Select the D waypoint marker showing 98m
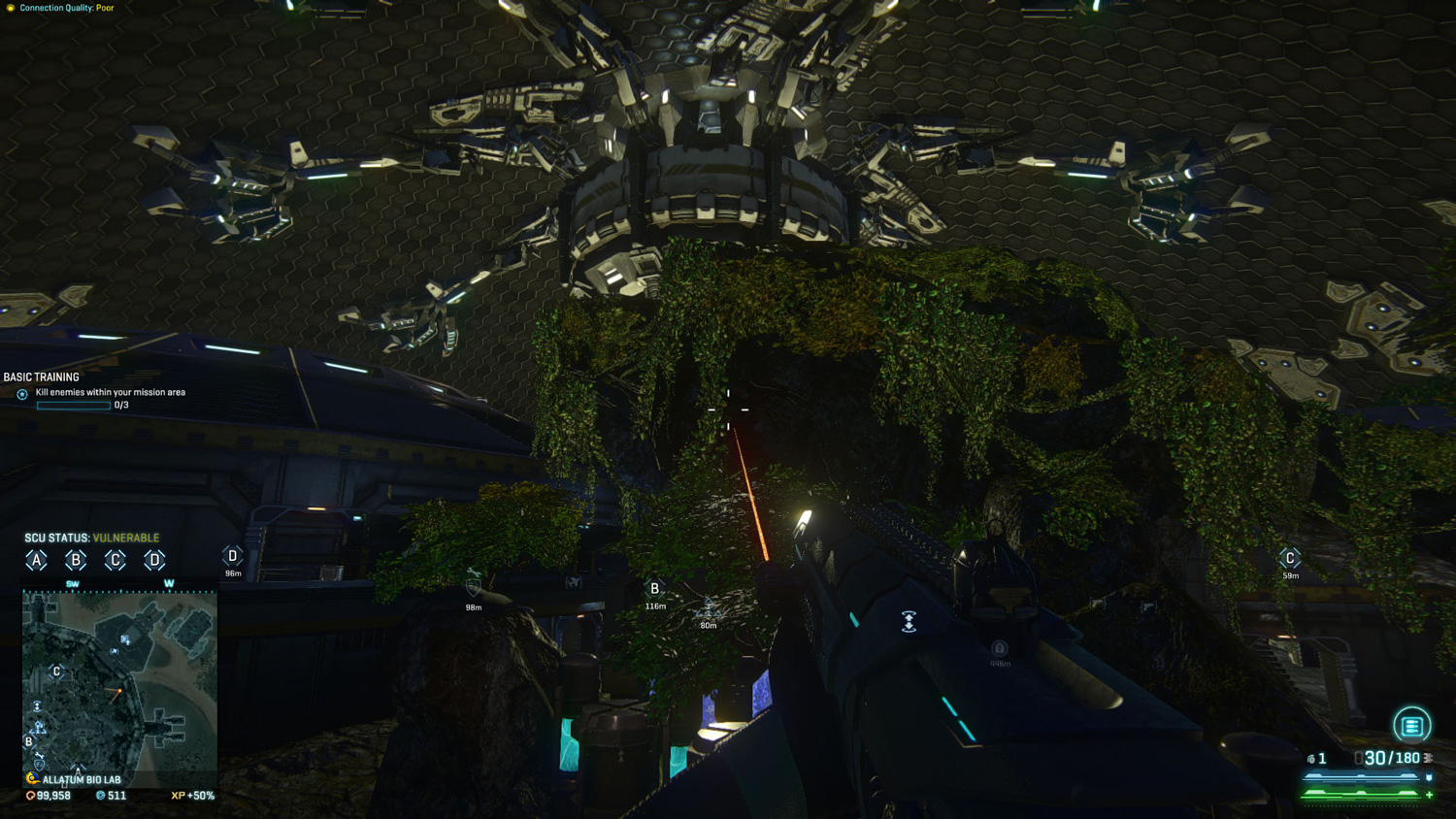 click(232, 556)
